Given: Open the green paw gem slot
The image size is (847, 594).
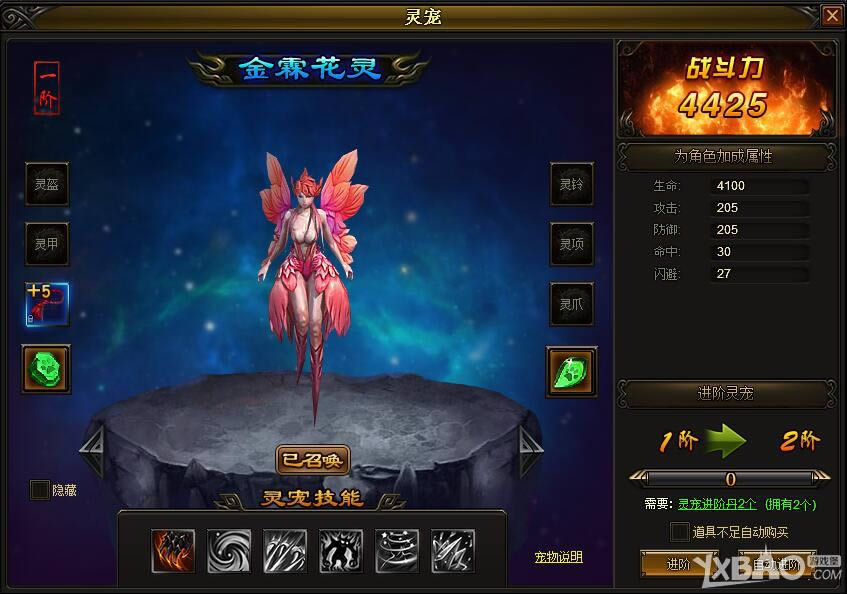Looking at the screenshot, I should tap(47, 367).
